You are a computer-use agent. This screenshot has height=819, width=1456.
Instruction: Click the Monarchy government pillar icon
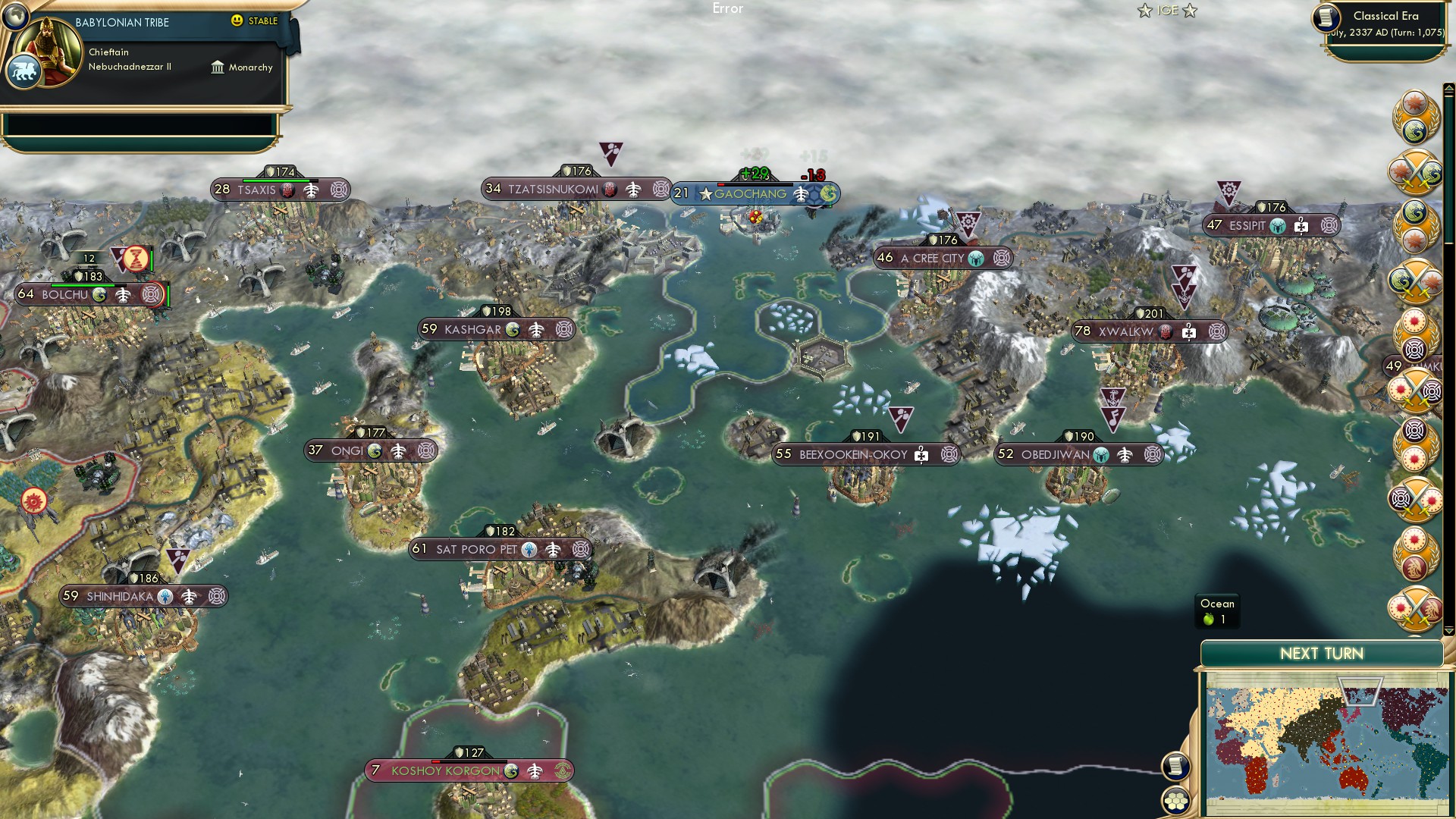pos(218,67)
